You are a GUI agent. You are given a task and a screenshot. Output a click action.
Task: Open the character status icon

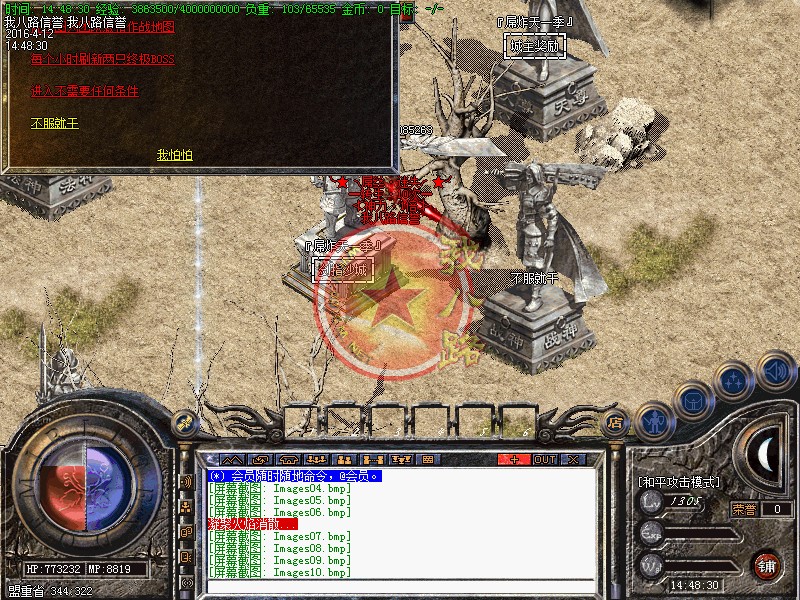coord(655,420)
